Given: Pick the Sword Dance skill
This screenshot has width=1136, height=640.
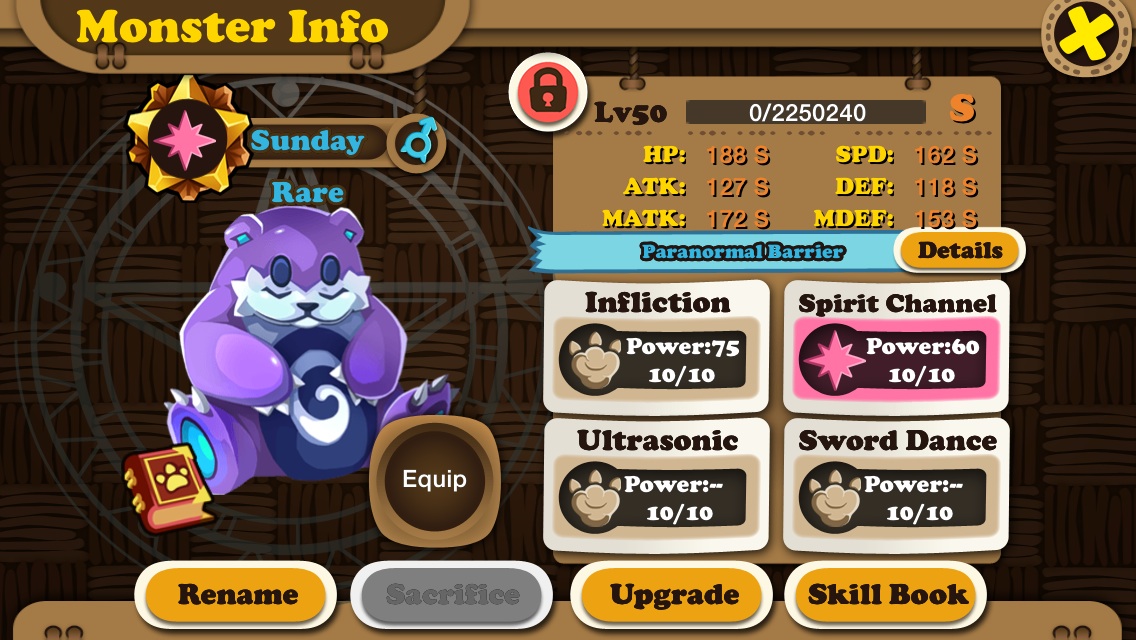Looking at the screenshot, I should point(896,484).
